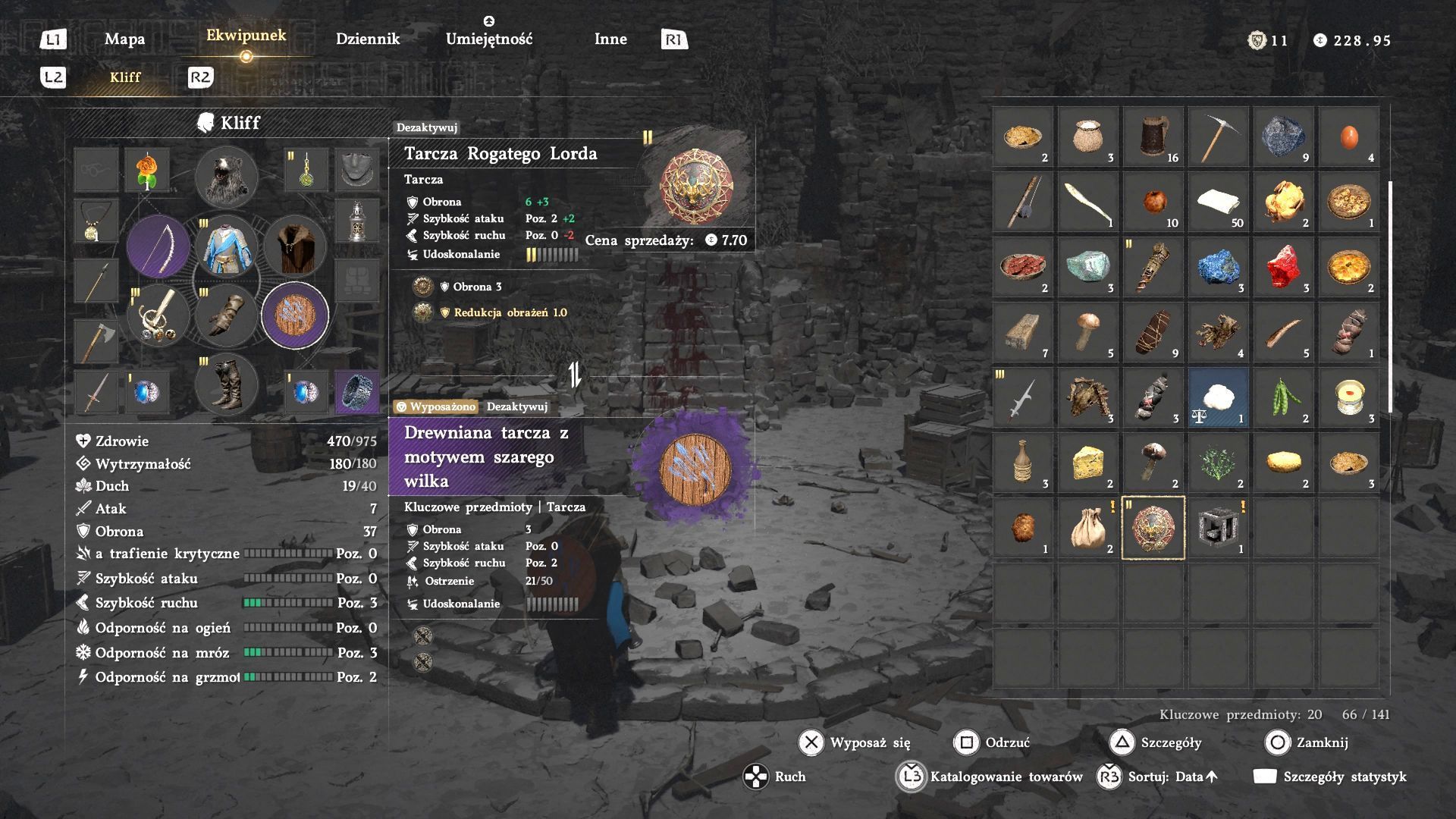Select the green pea pods slot

[x=1283, y=397]
